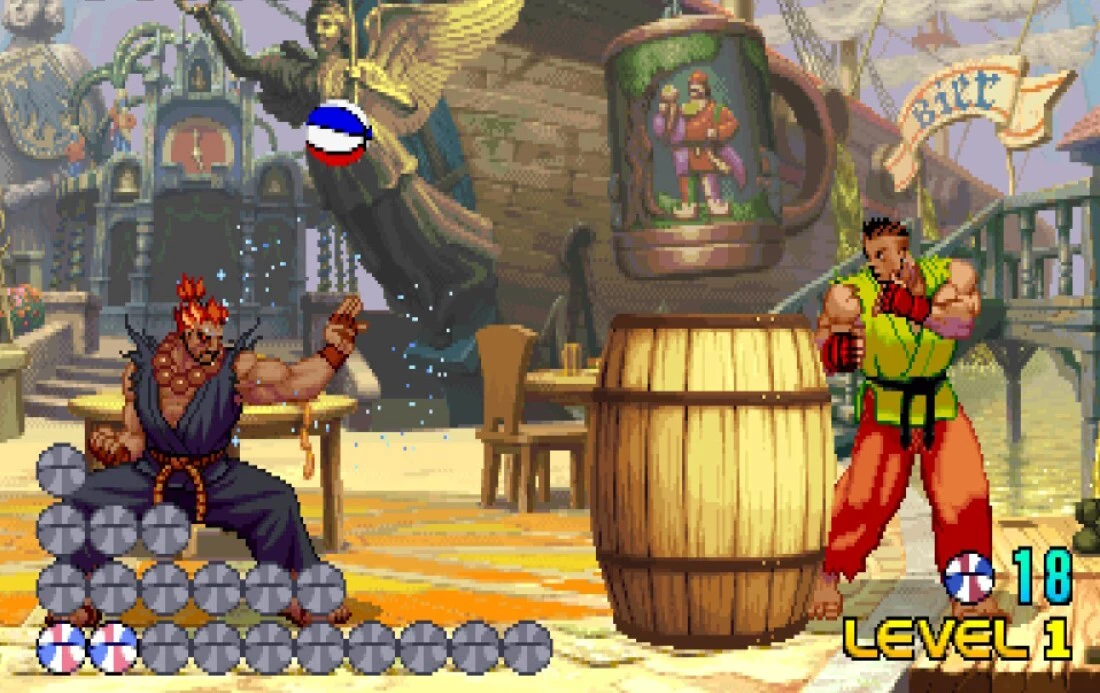
Task: Click the basketball icon beside the 18 counter
Action: coord(969,576)
